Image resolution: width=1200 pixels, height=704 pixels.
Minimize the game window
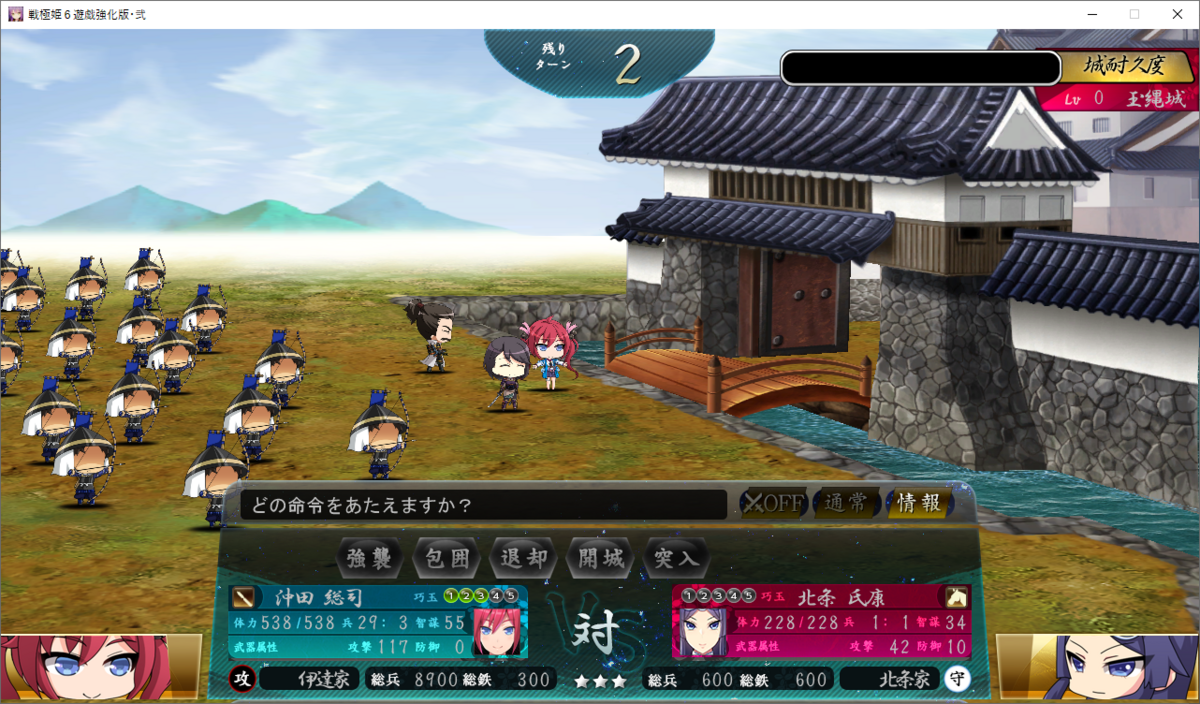click(1090, 14)
